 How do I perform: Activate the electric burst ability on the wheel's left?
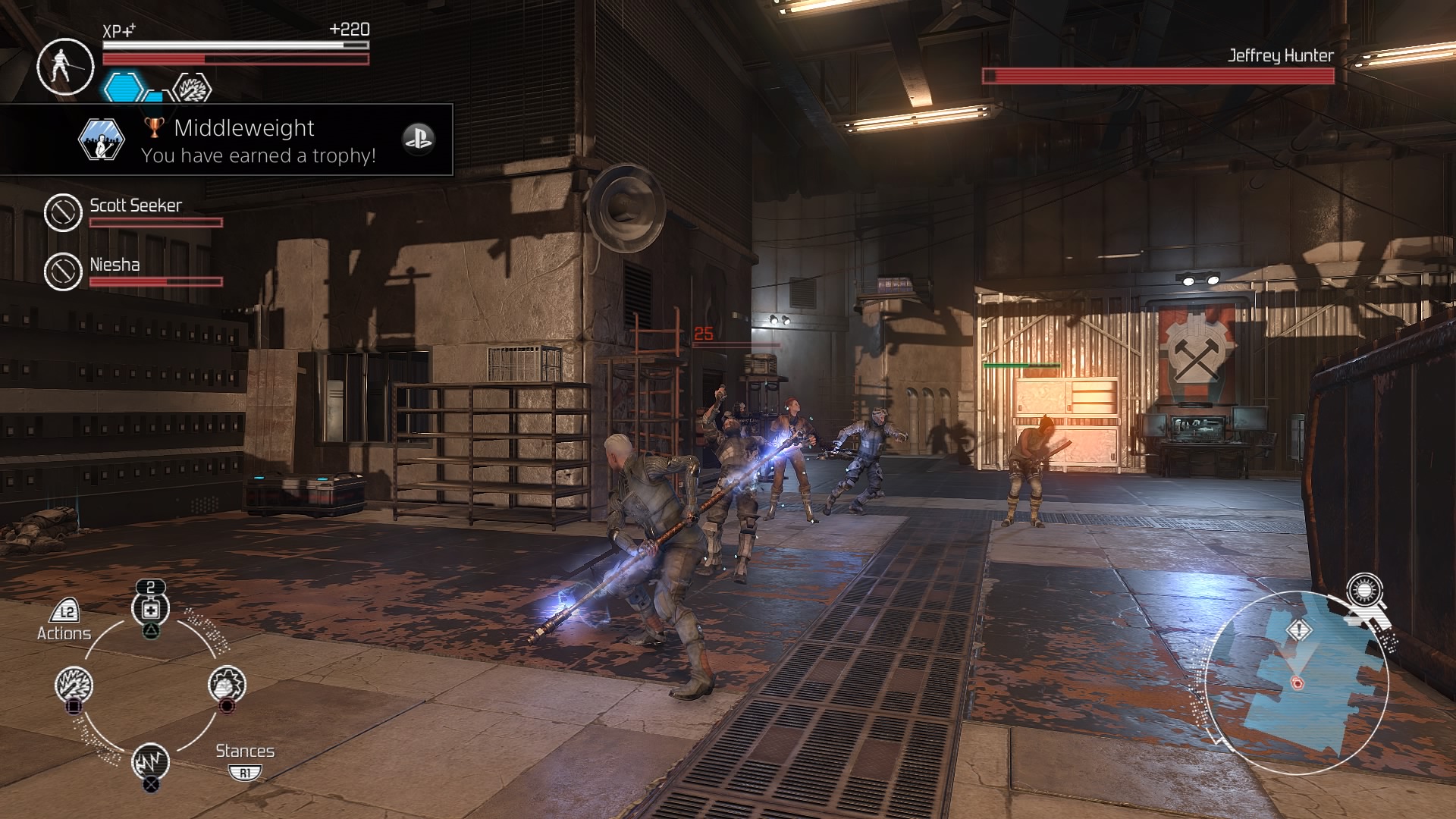coord(74,685)
